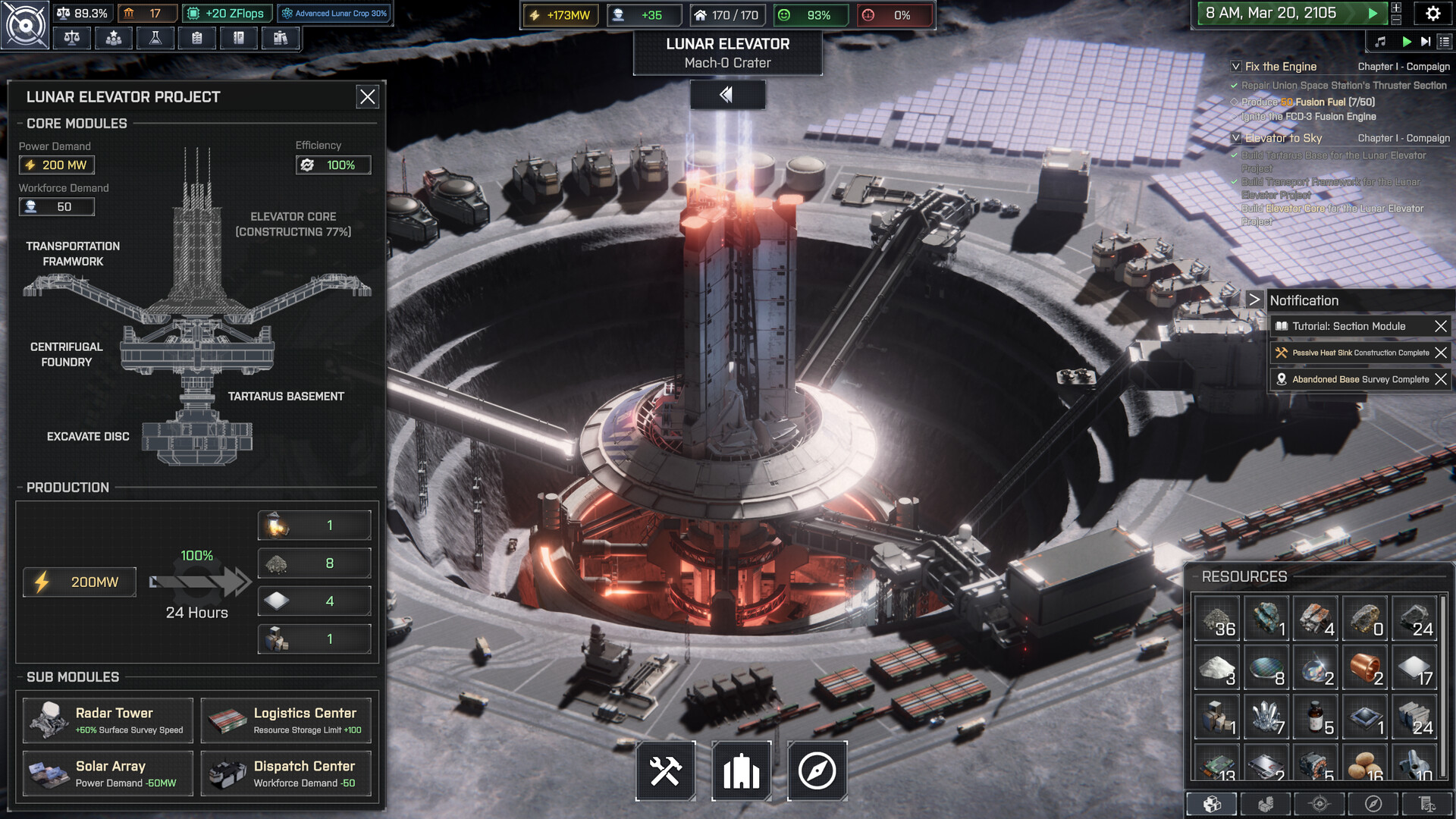1456x819 pixels.
Task: Select the Radar Tower sub module
Action: pyautogui.click(x=108, y=720)
